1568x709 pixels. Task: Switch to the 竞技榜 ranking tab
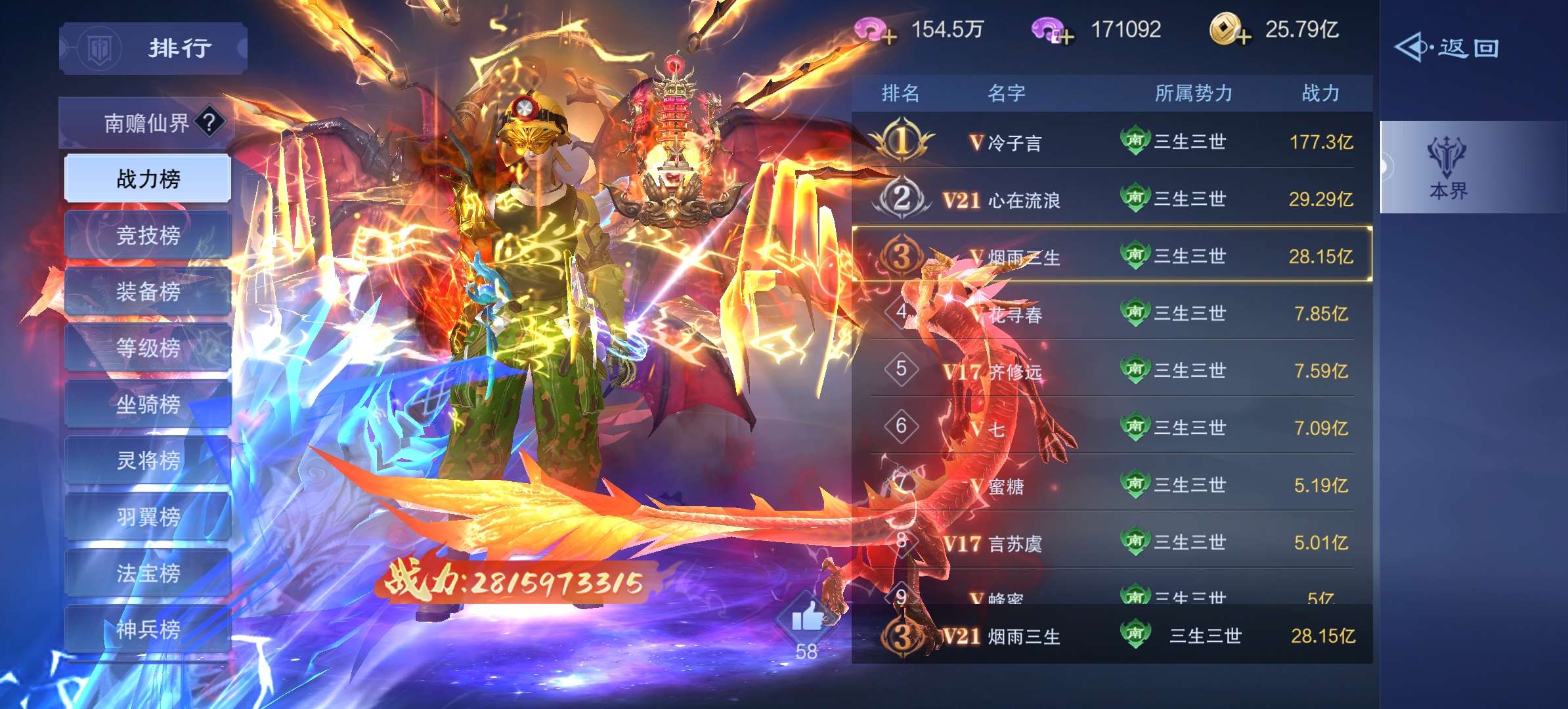[148, 235]
